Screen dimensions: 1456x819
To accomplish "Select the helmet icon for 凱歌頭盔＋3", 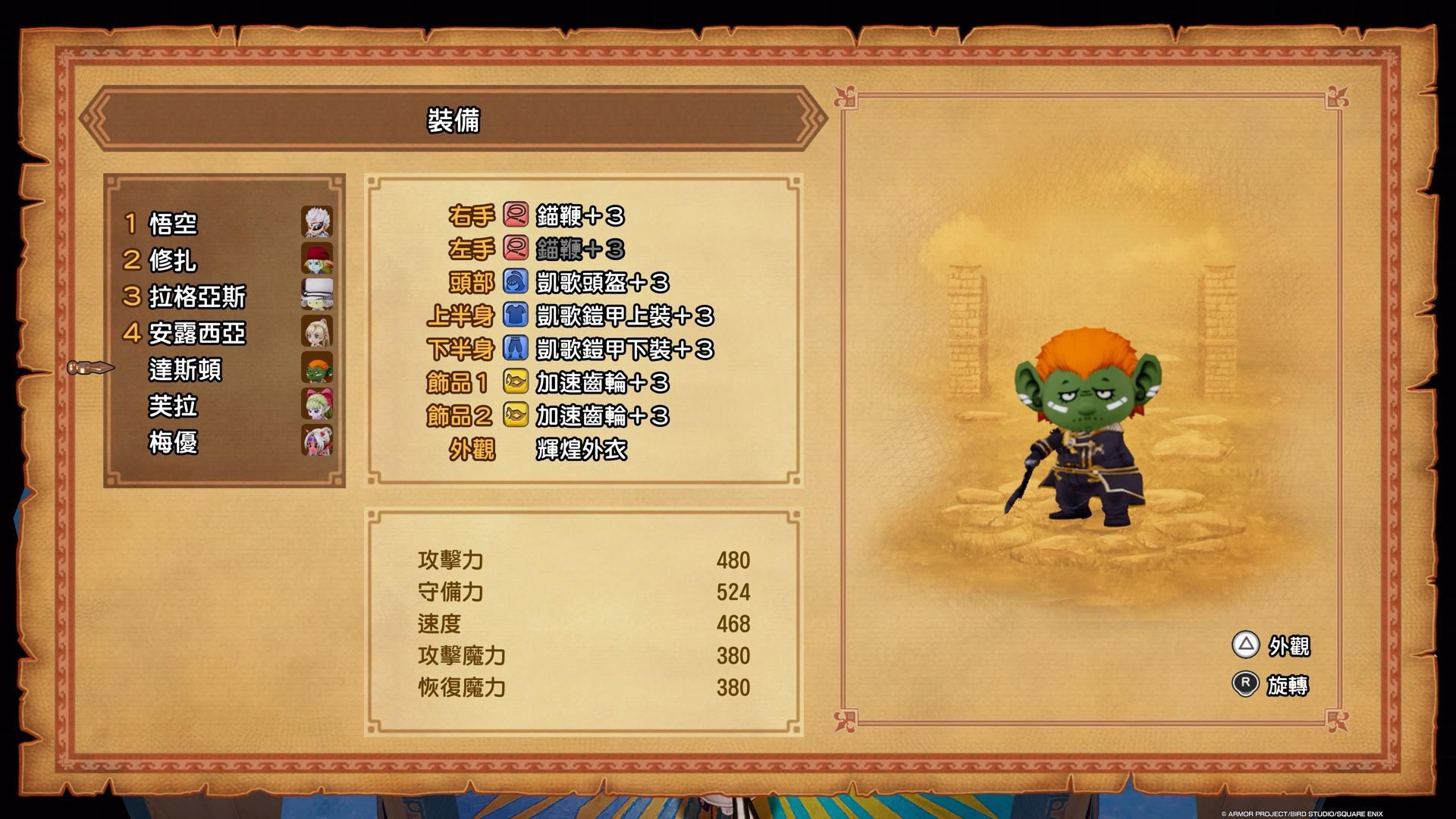I will (x=514, y=282).
